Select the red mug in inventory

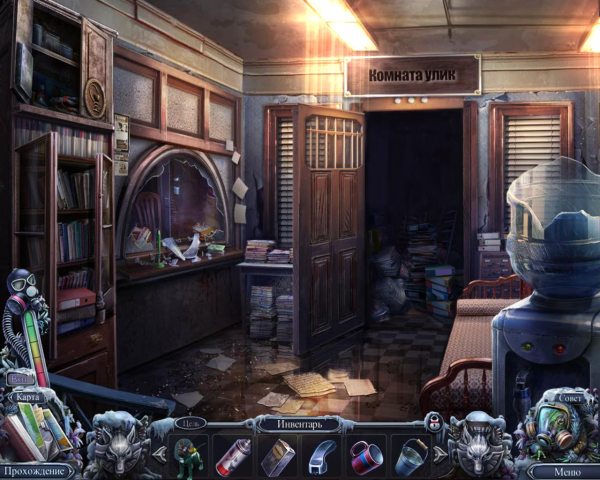(x=366, y=456)
